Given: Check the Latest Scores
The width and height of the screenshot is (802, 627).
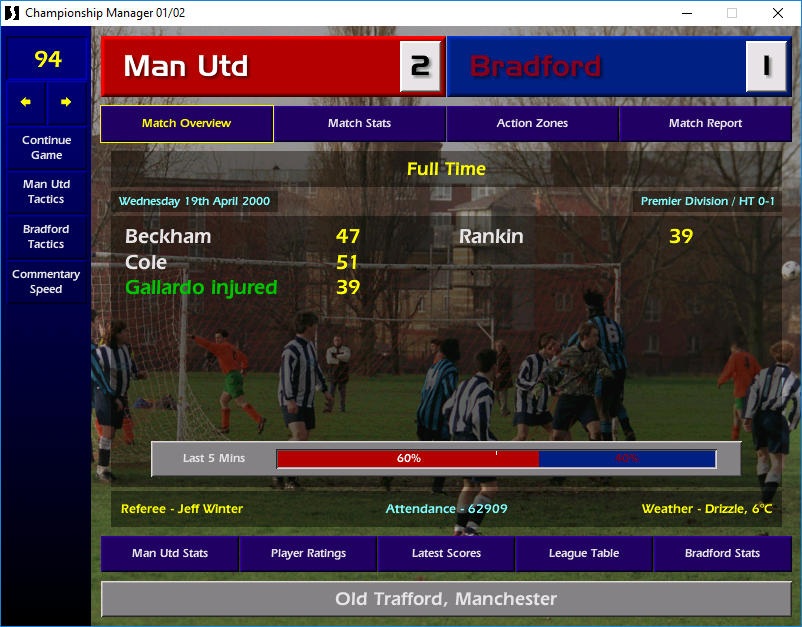Looking at the screenshot, I should 446,553.
